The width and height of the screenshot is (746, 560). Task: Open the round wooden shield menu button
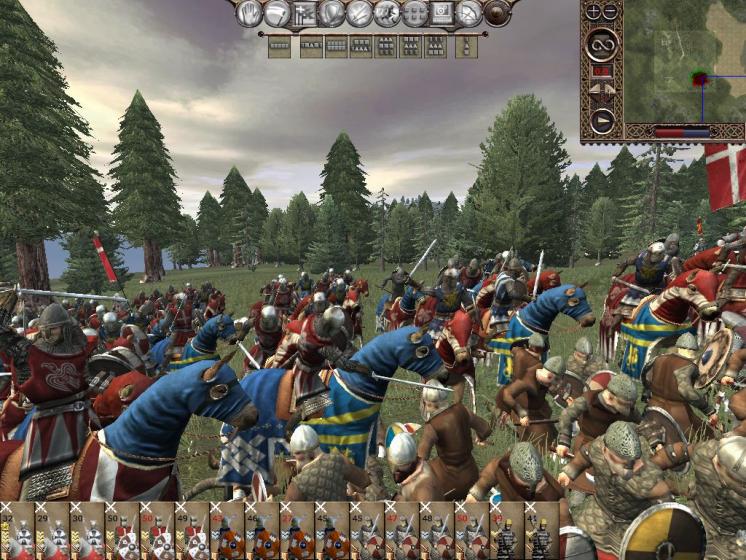(x=497, y=13)
